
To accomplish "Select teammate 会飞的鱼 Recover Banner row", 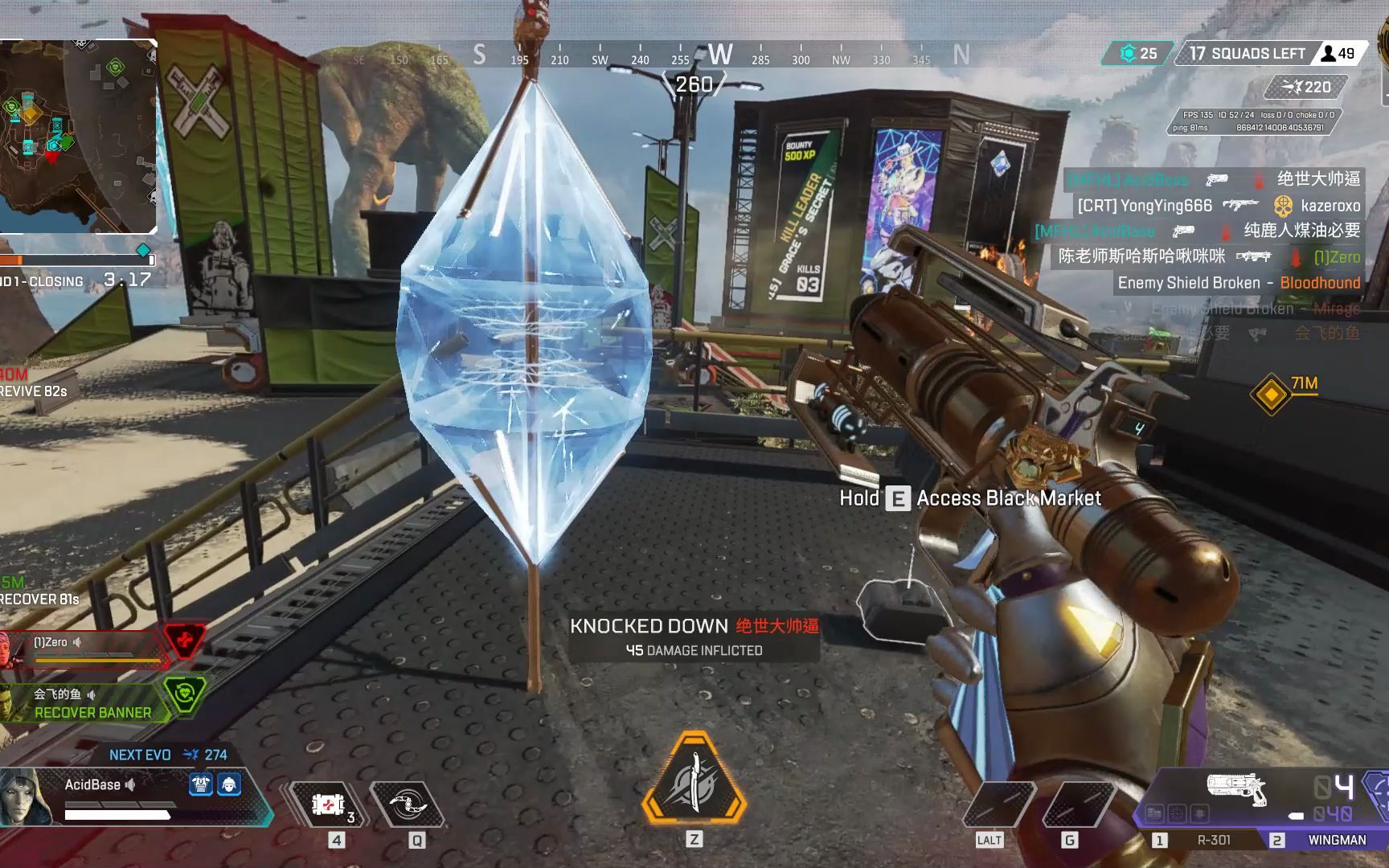I will [88, 702].
